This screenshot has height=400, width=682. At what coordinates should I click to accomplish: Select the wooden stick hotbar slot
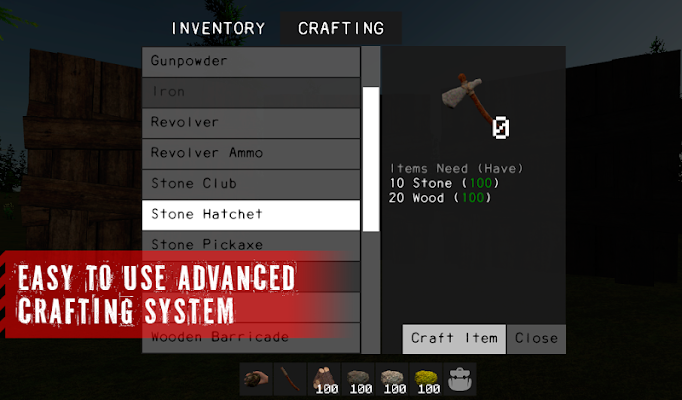290,379
